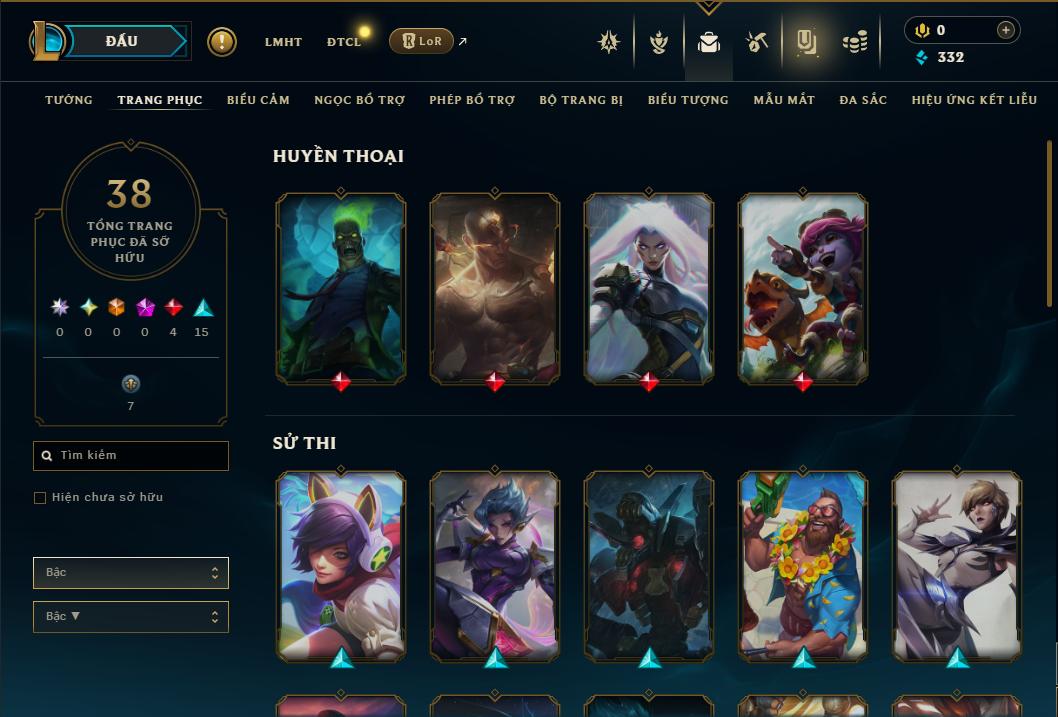Go to the NGỌC BỔ TRỢ tab
1058x717 pixels.
click(x=359, y=100)
